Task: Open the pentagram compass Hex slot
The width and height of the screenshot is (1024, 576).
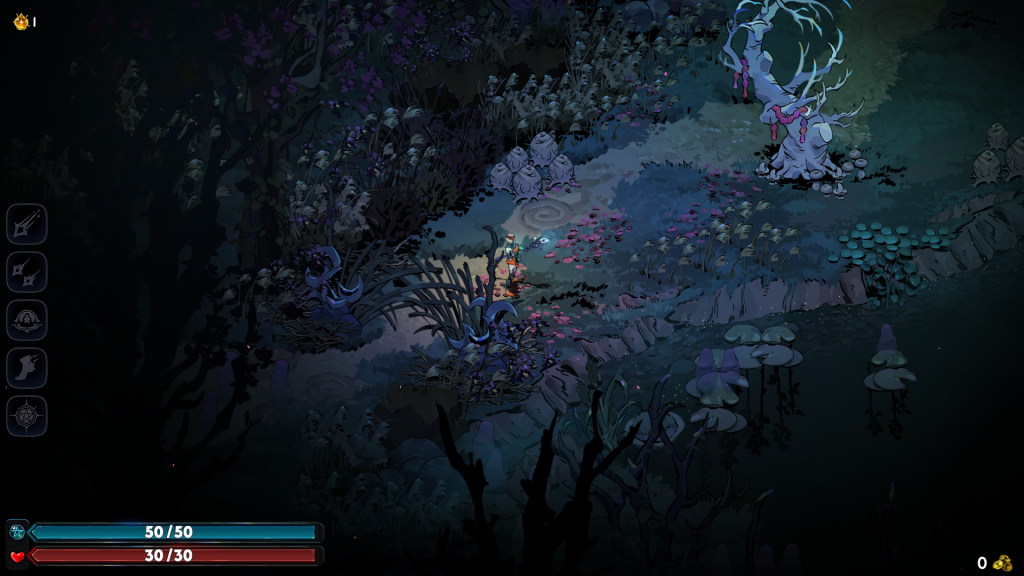Action: point(27,416)
